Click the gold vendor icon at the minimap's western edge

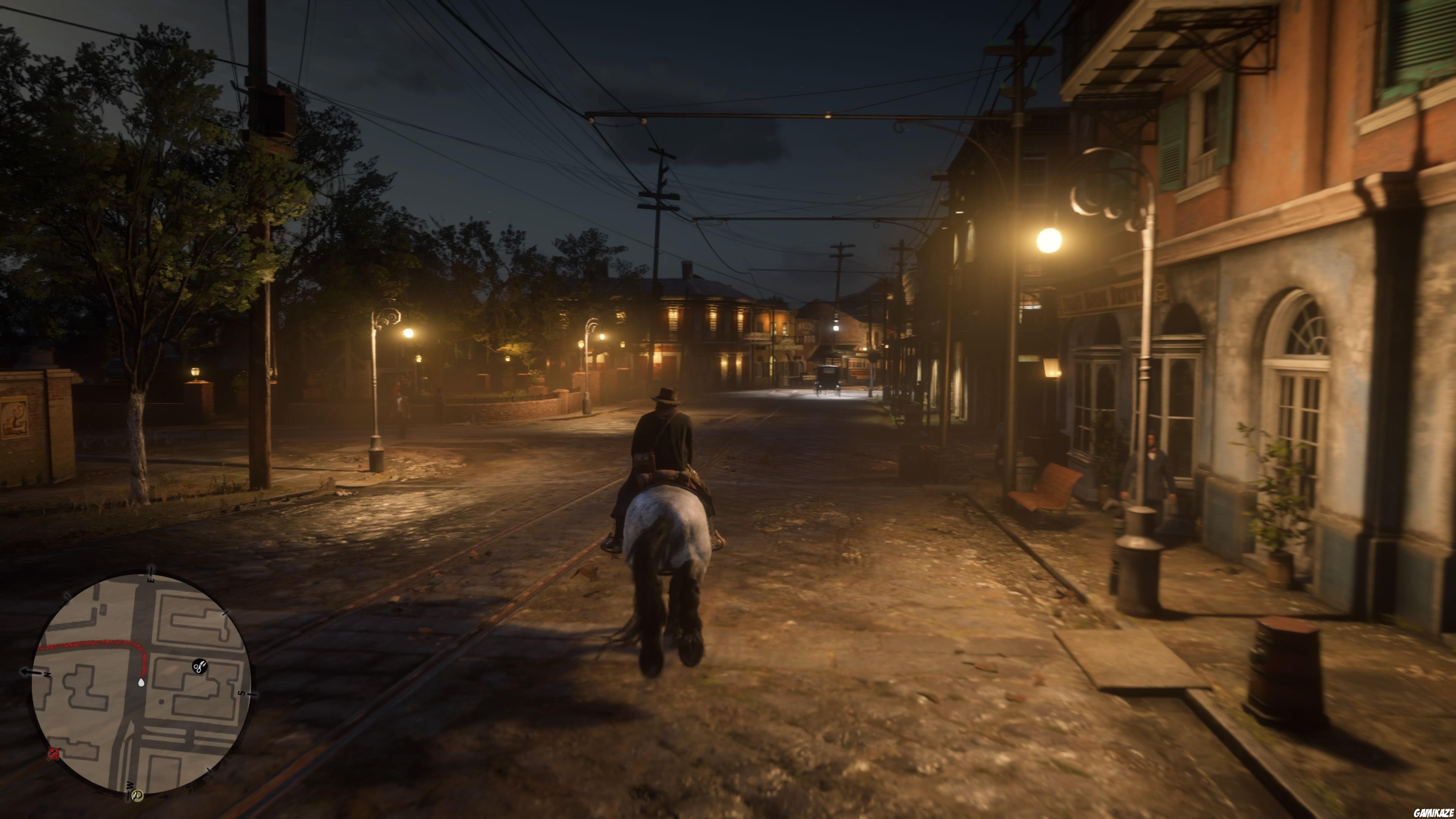coord(137,795)
